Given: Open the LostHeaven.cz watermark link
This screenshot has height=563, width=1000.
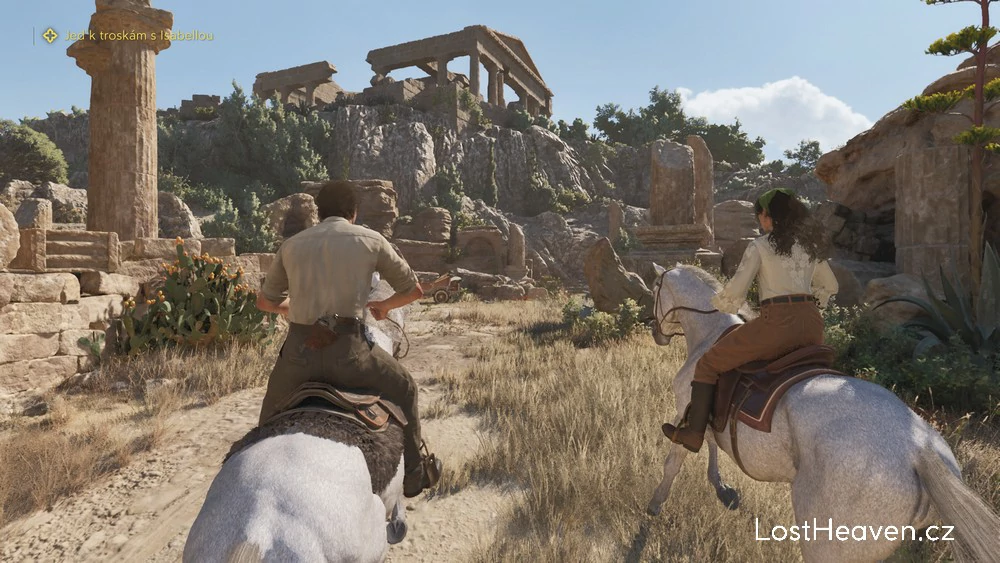Looking at the screenshot, I should pos(854,530).
